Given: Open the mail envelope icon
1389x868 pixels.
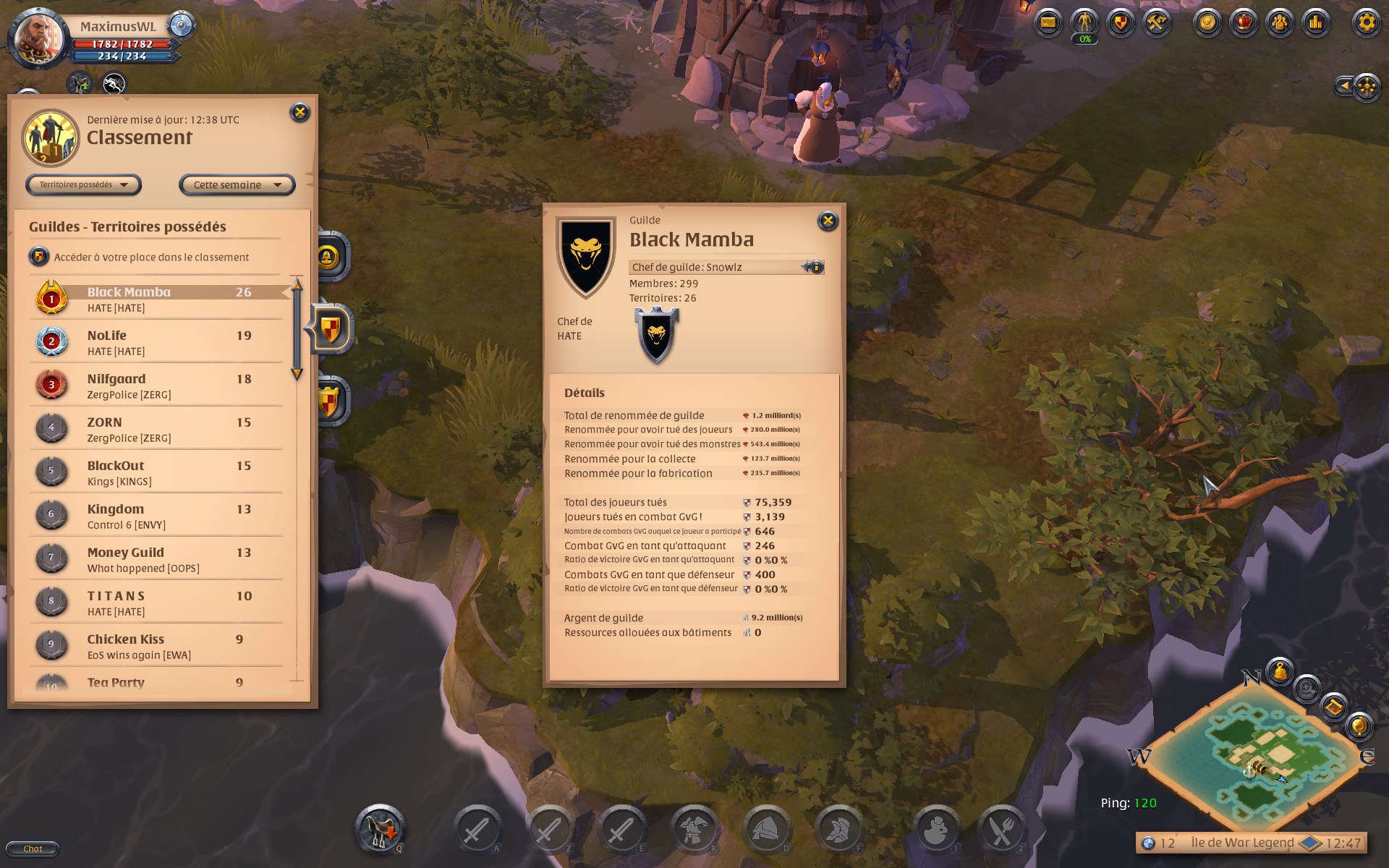Looking at the screenshot, I should pyautogui.click(x=1048, y=22).
